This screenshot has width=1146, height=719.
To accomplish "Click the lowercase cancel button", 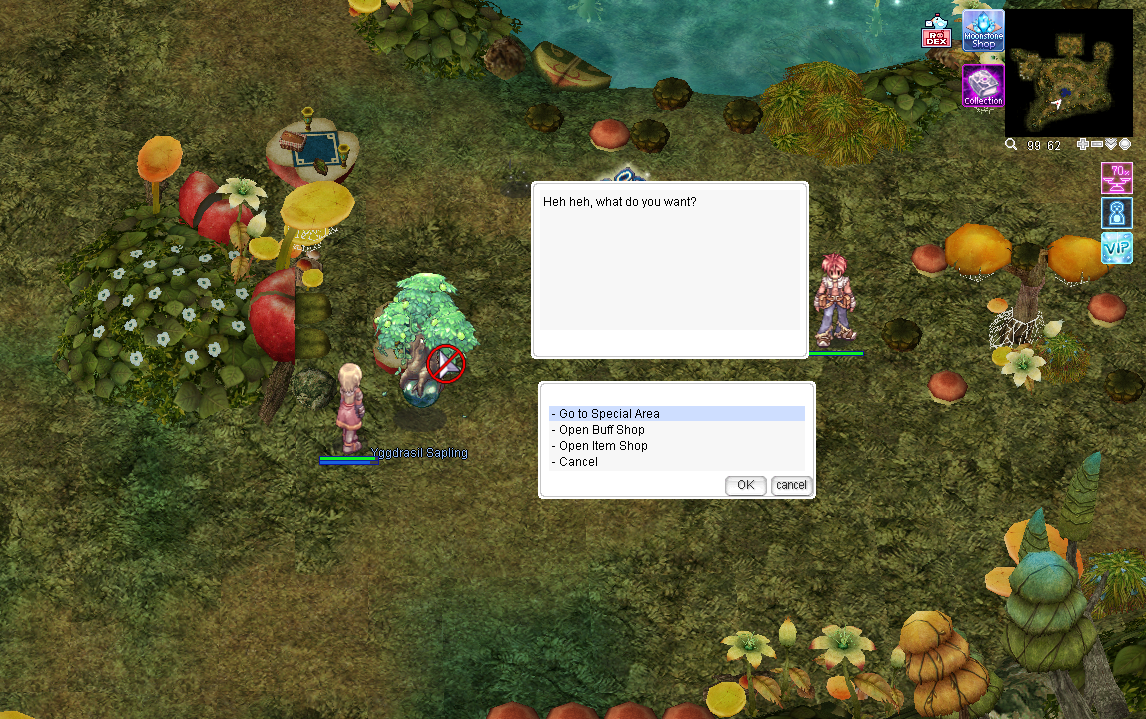I will tap(791, 485).
